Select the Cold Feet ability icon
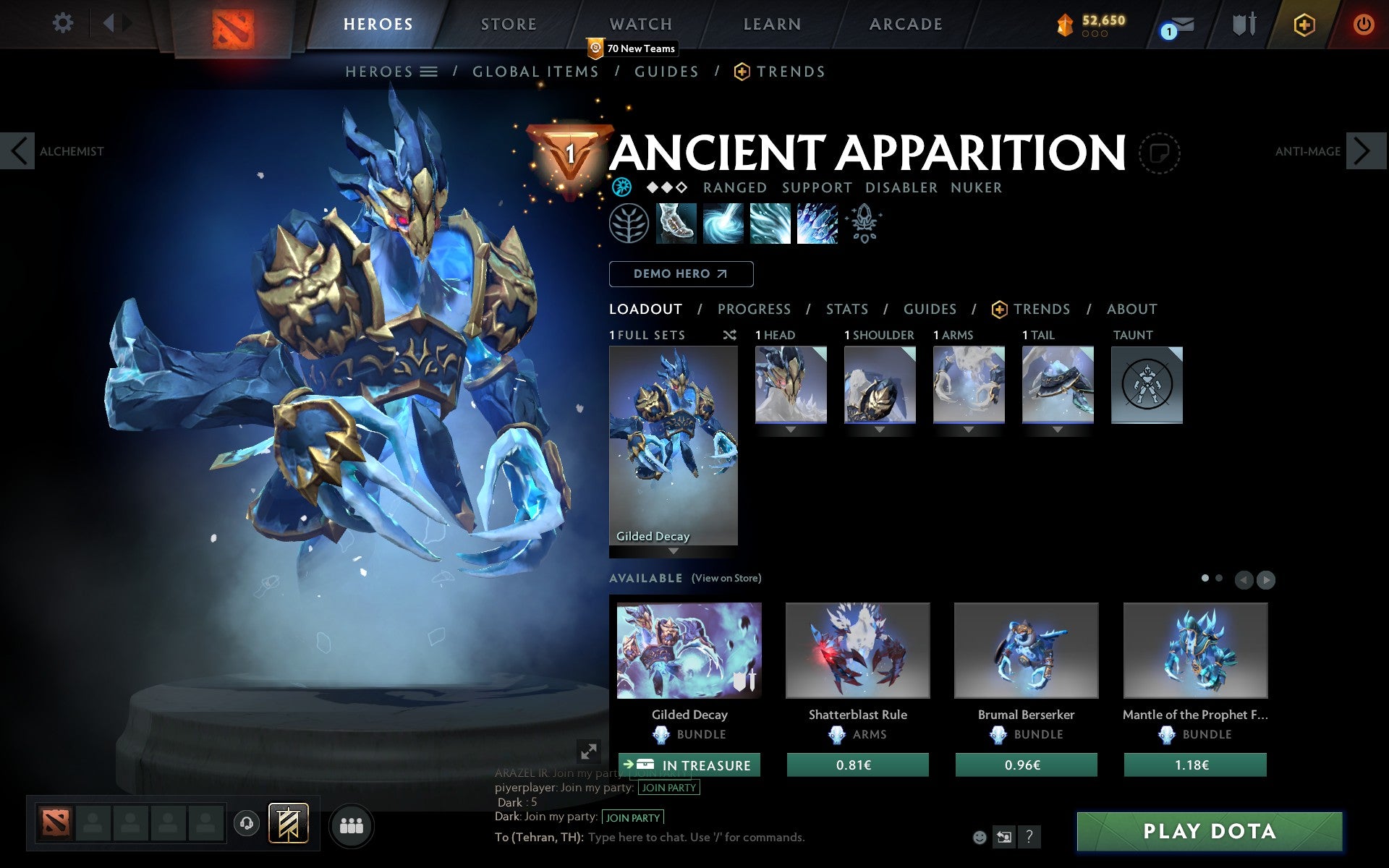The image size is (1389, 868). [675, 224]
